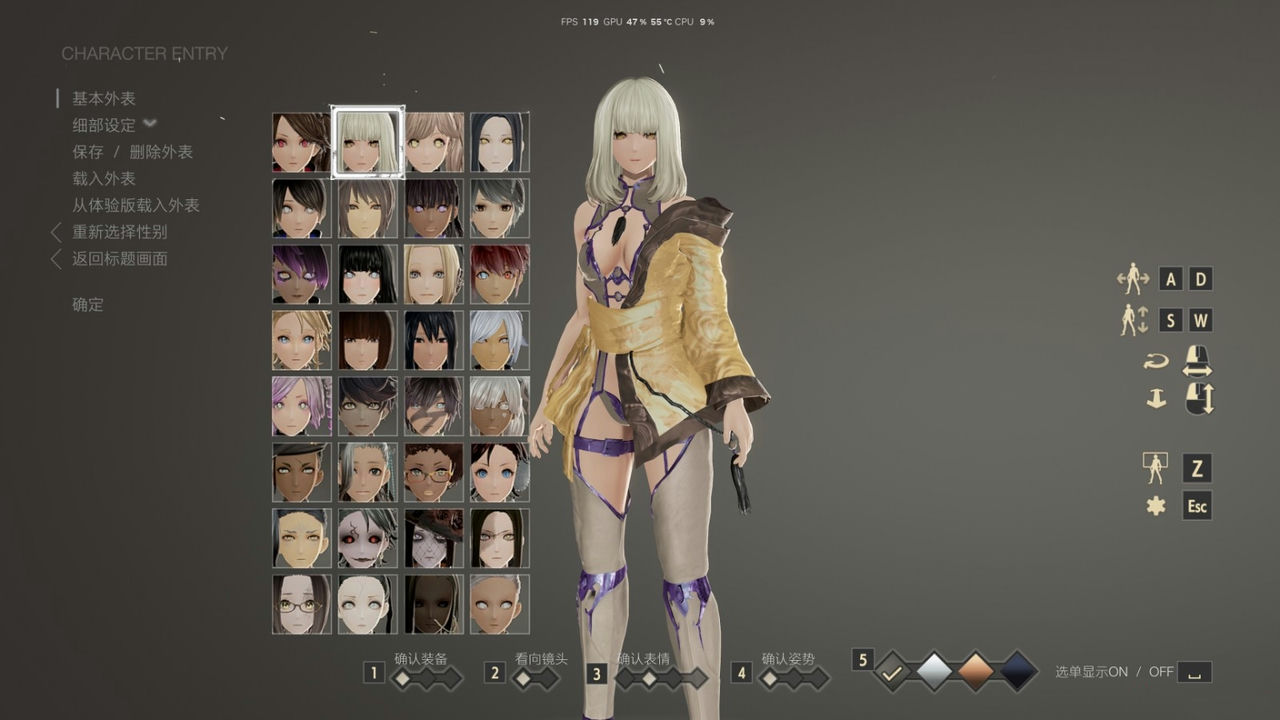Image resolution: width=1280 pixels, height=720 pixels.
Task: Select the 基本外表 menu entry
Action: tap(102, 98)
